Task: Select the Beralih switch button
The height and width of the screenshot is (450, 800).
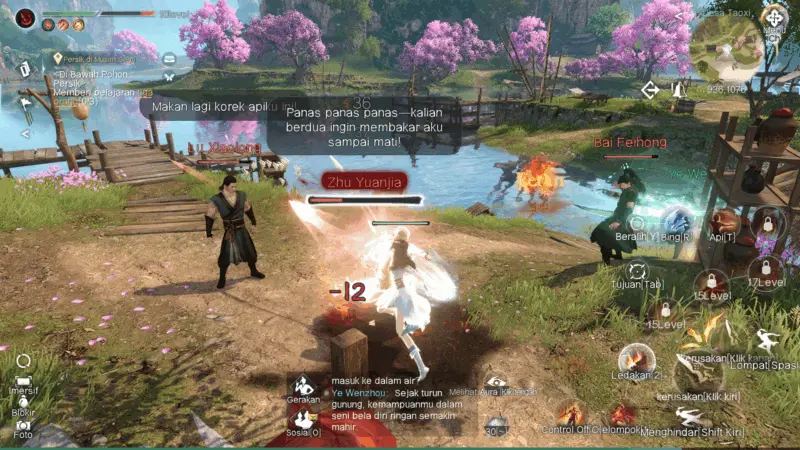Action: tap(636, 224)
